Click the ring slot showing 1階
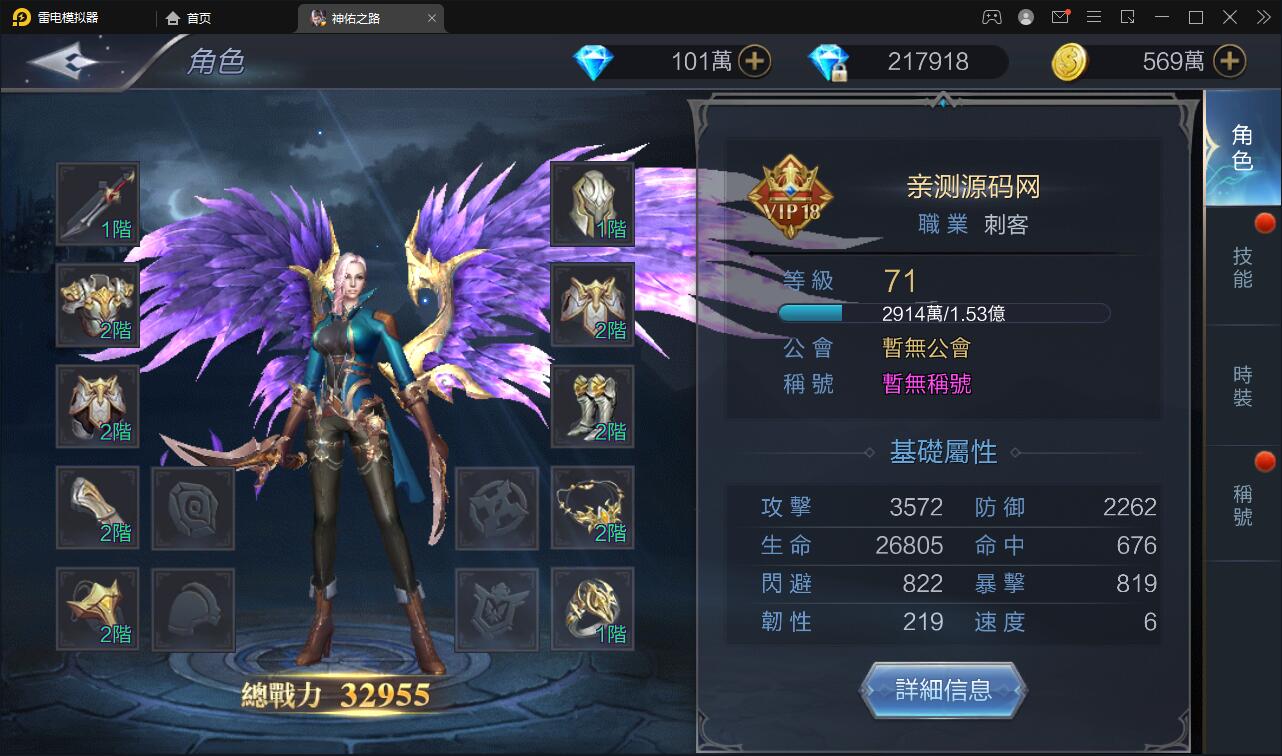1282x756 pixels. (593, 609)
